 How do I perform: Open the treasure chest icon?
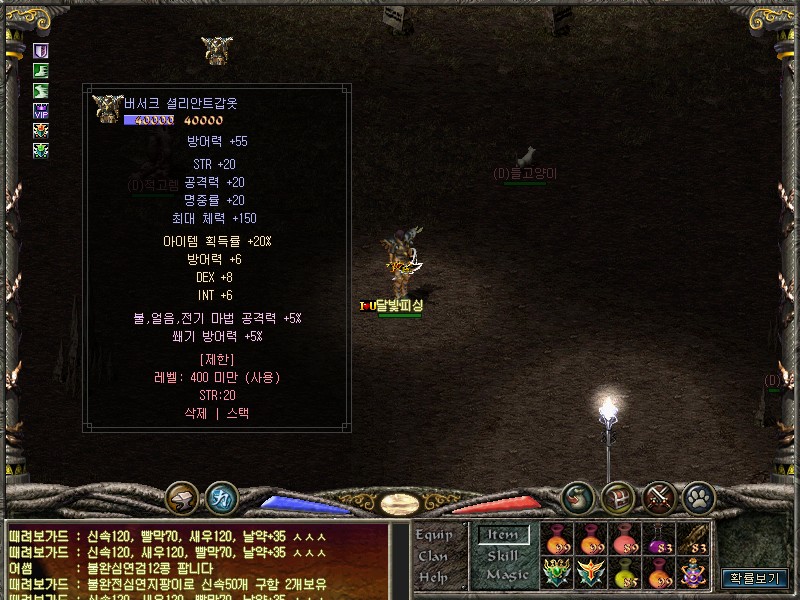618,496
